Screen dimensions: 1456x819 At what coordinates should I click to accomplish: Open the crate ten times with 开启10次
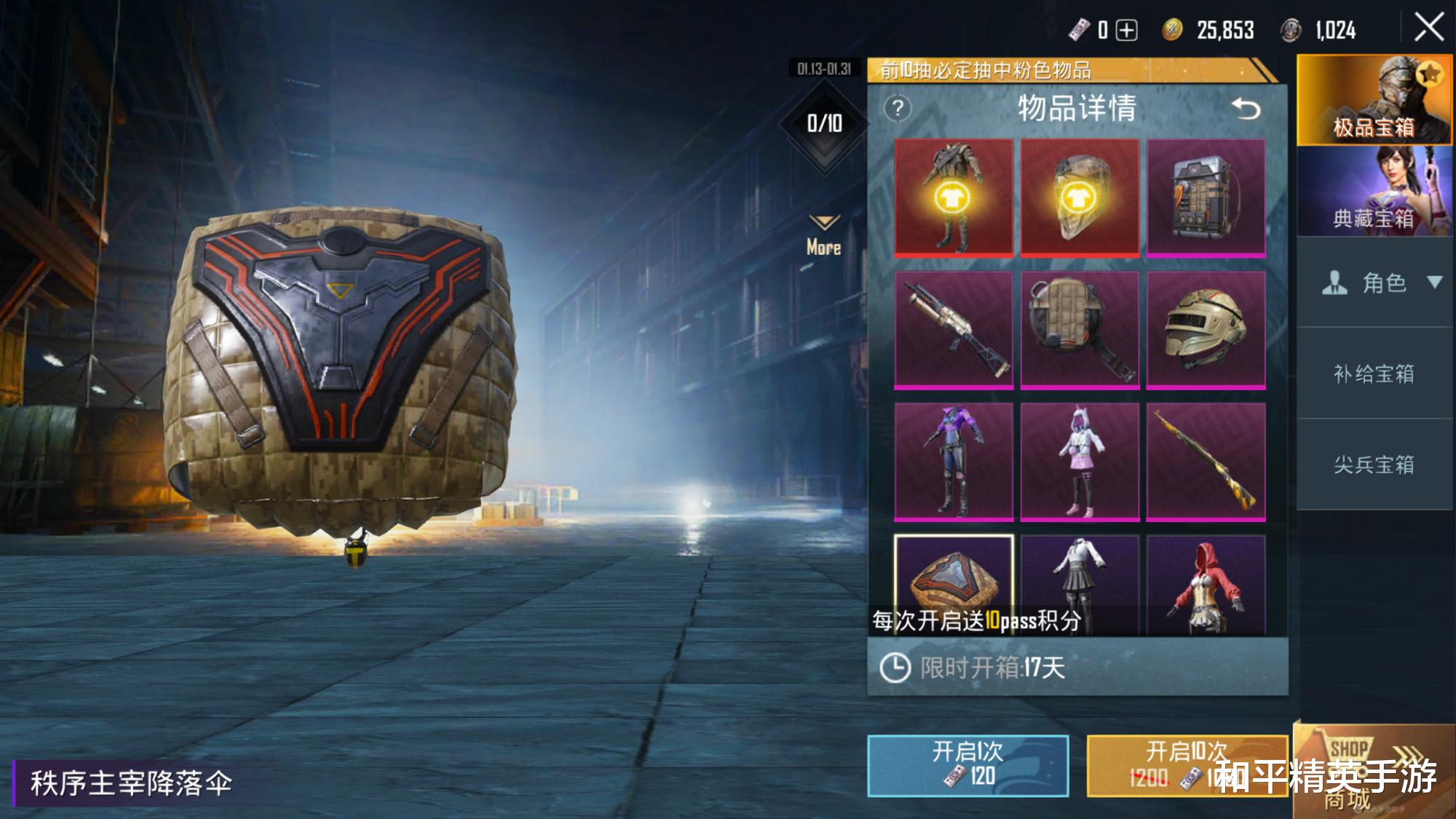click(x=1187, y=765)
